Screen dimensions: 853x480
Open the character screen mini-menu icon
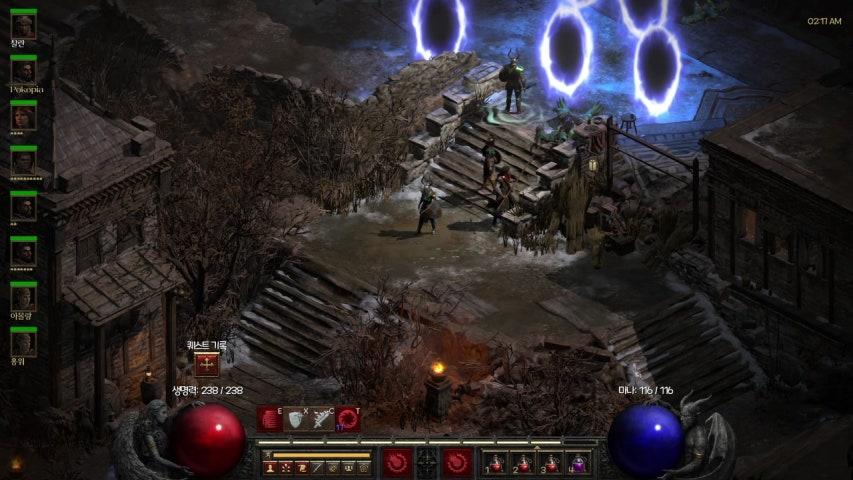point(270,467)
